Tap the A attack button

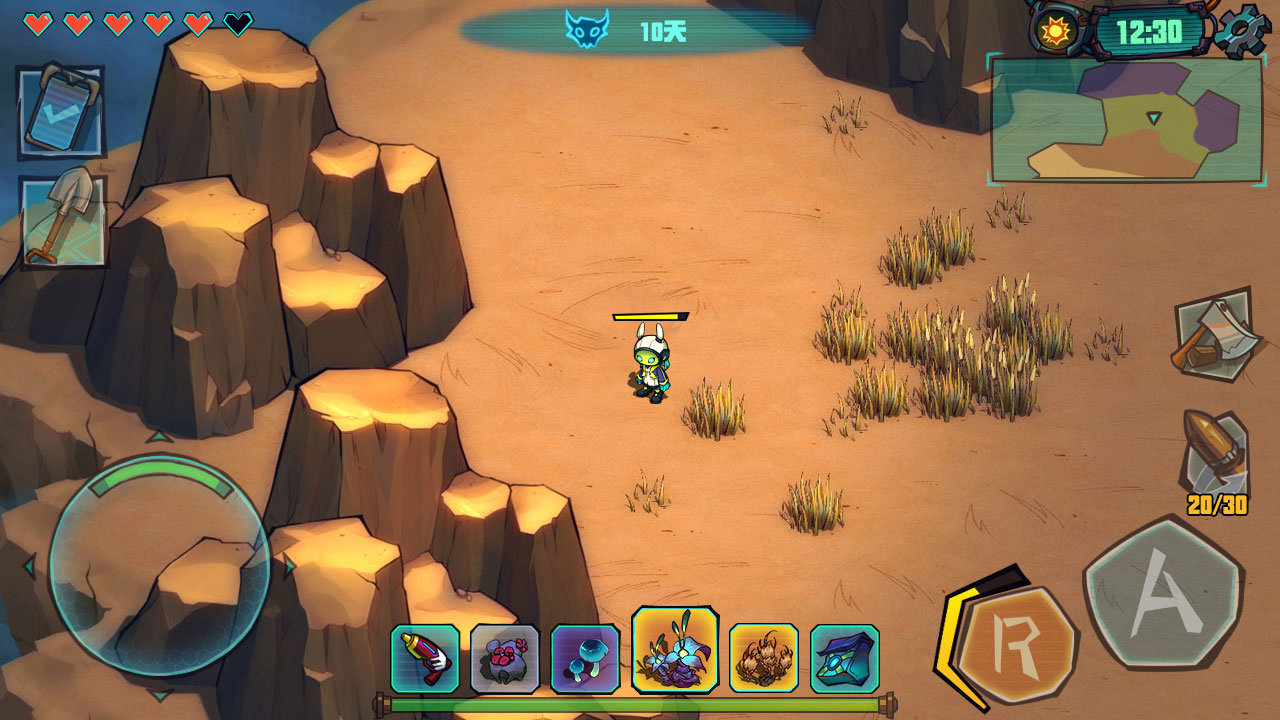tap(1163, 593)
